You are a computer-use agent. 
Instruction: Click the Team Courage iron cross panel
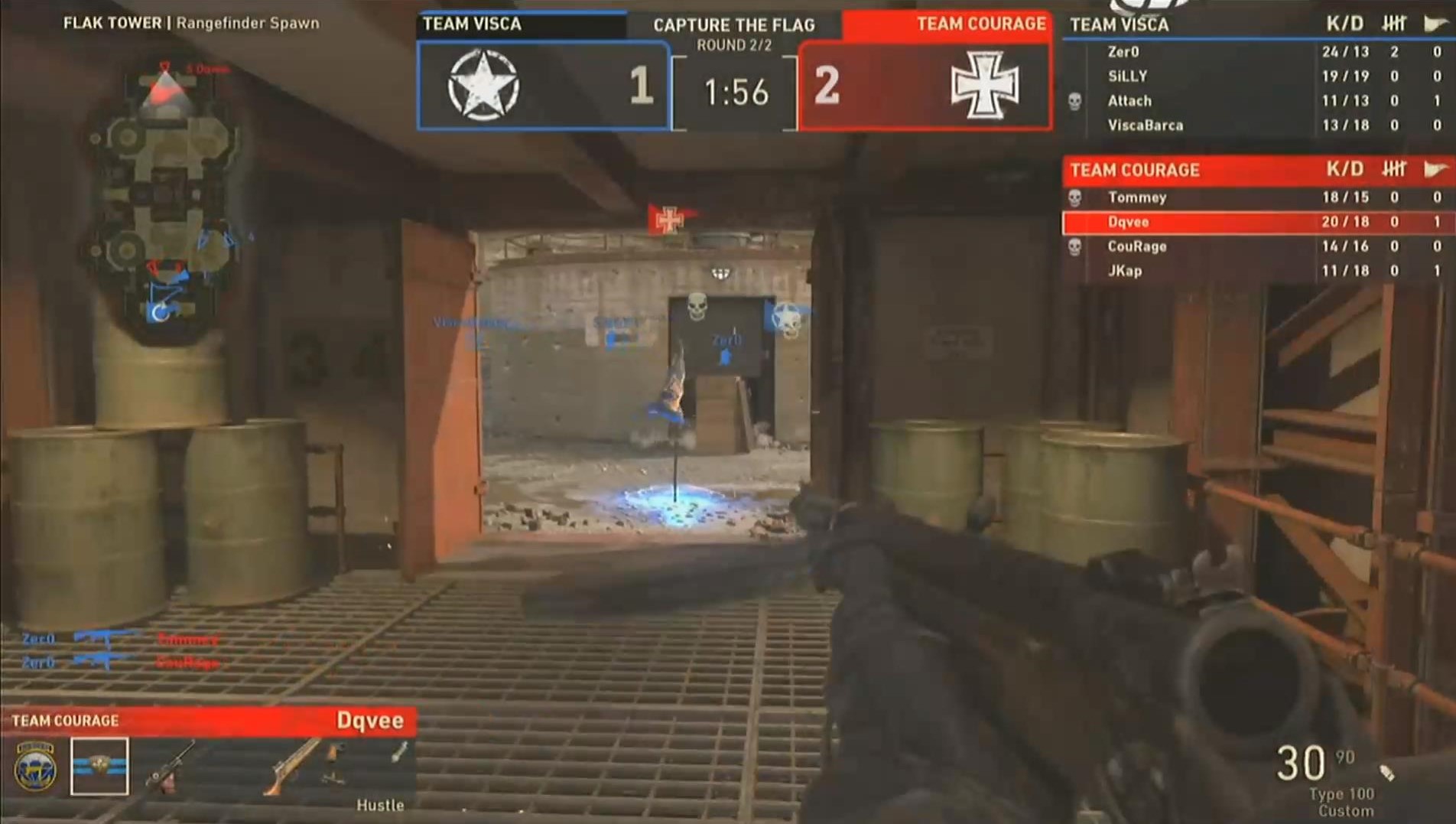[x=925, y=86]
